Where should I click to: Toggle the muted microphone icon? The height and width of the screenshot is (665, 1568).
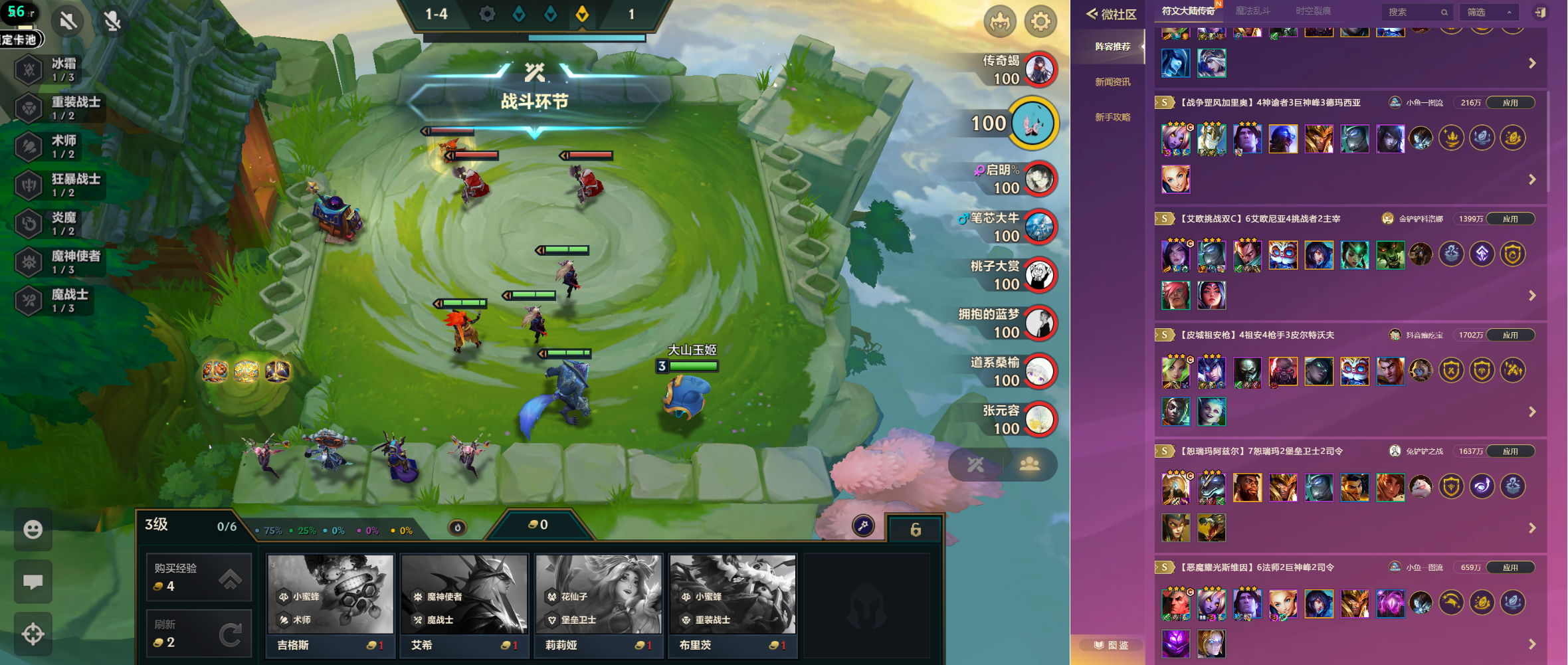click(112, 21)
